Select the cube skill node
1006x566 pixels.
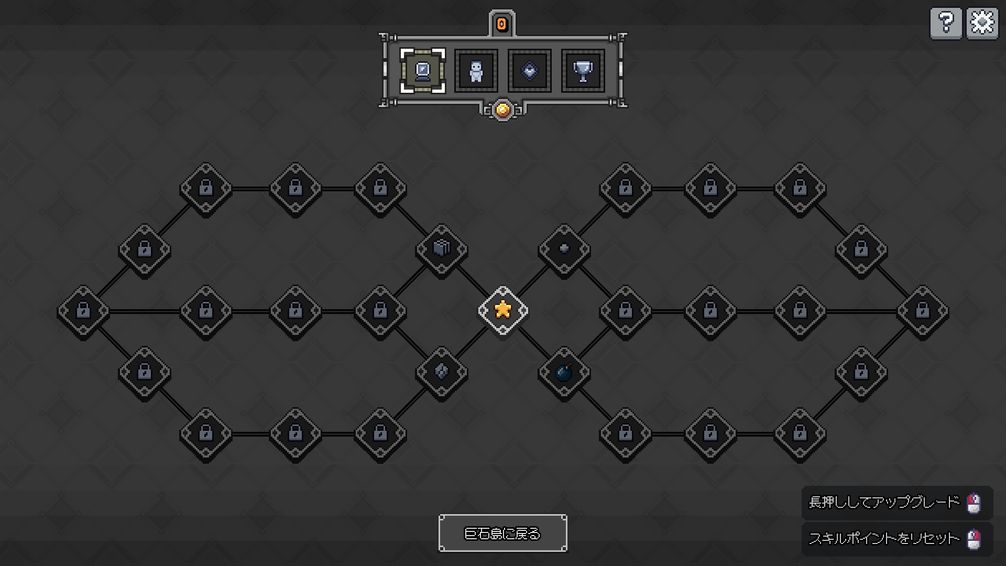click(442, 249)
